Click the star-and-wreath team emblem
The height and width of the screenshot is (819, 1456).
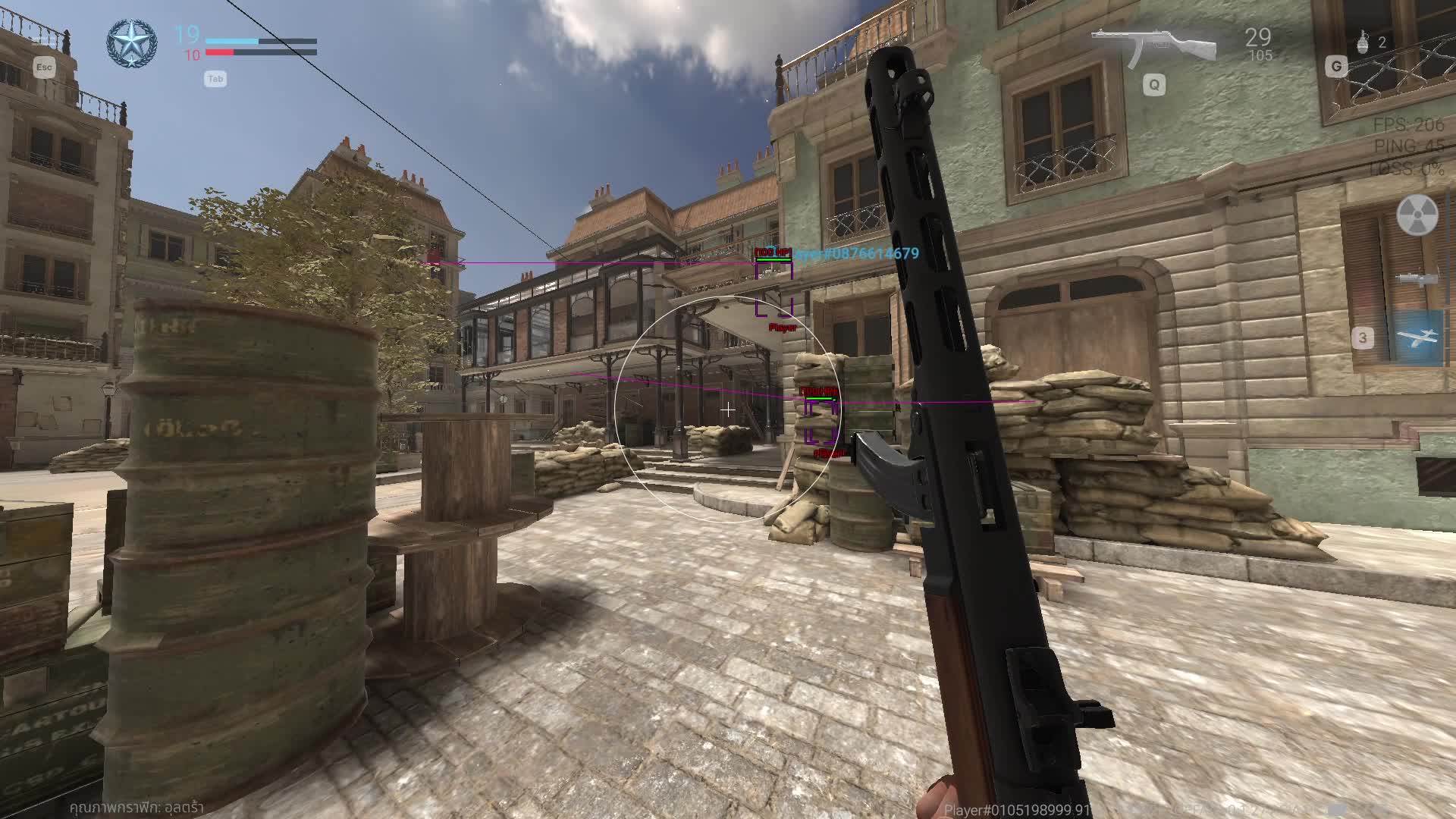tap(131, 43)
